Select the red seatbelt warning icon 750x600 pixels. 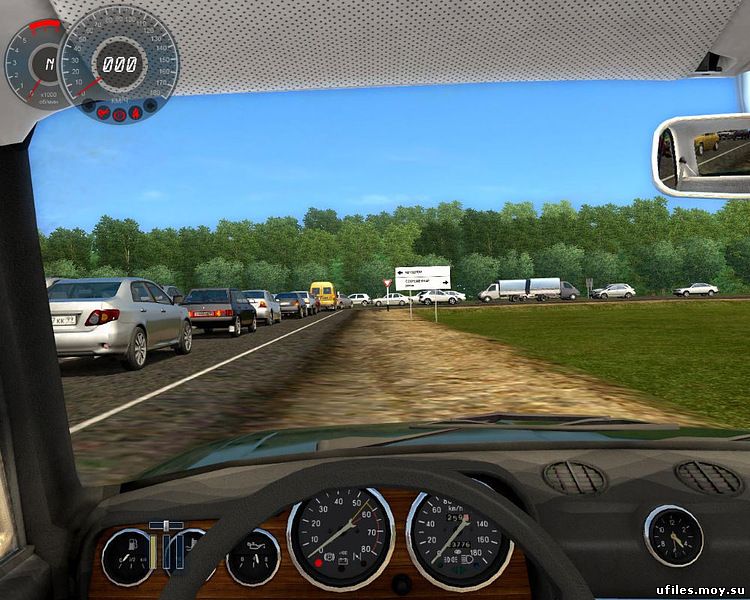point(134,112)
